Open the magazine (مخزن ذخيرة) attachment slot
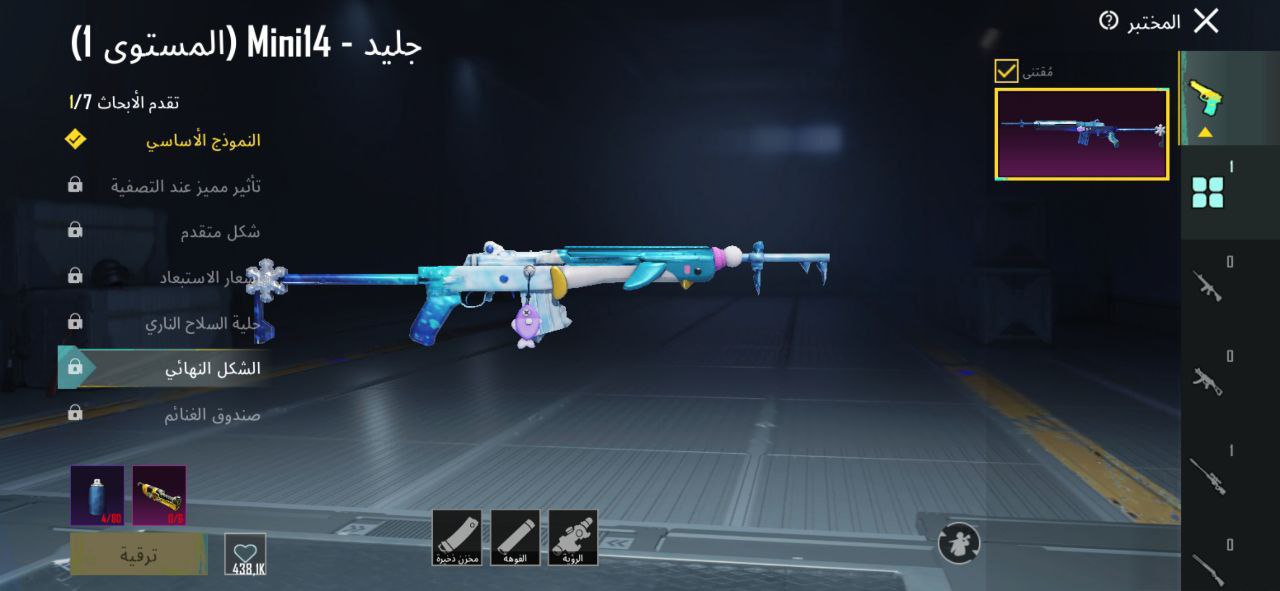 tap(457, 537)
